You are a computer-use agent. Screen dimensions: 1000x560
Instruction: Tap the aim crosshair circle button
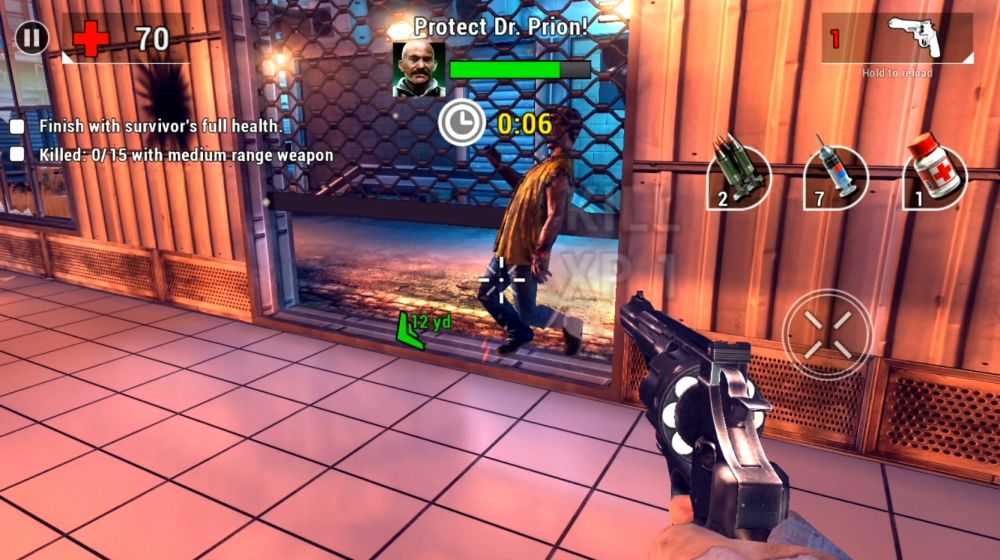click(827, 334)
